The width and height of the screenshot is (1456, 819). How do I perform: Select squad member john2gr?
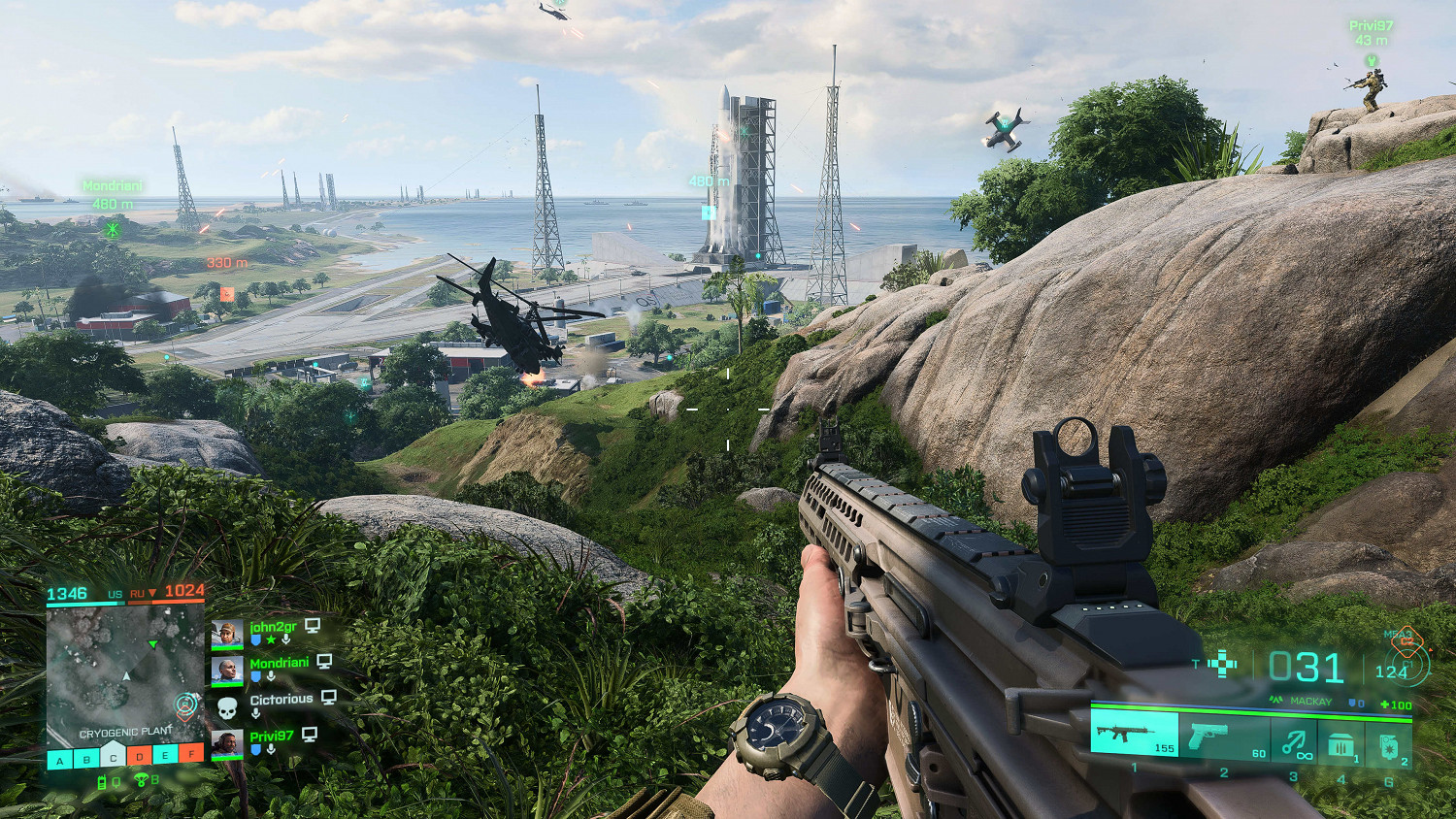(273, 627)
